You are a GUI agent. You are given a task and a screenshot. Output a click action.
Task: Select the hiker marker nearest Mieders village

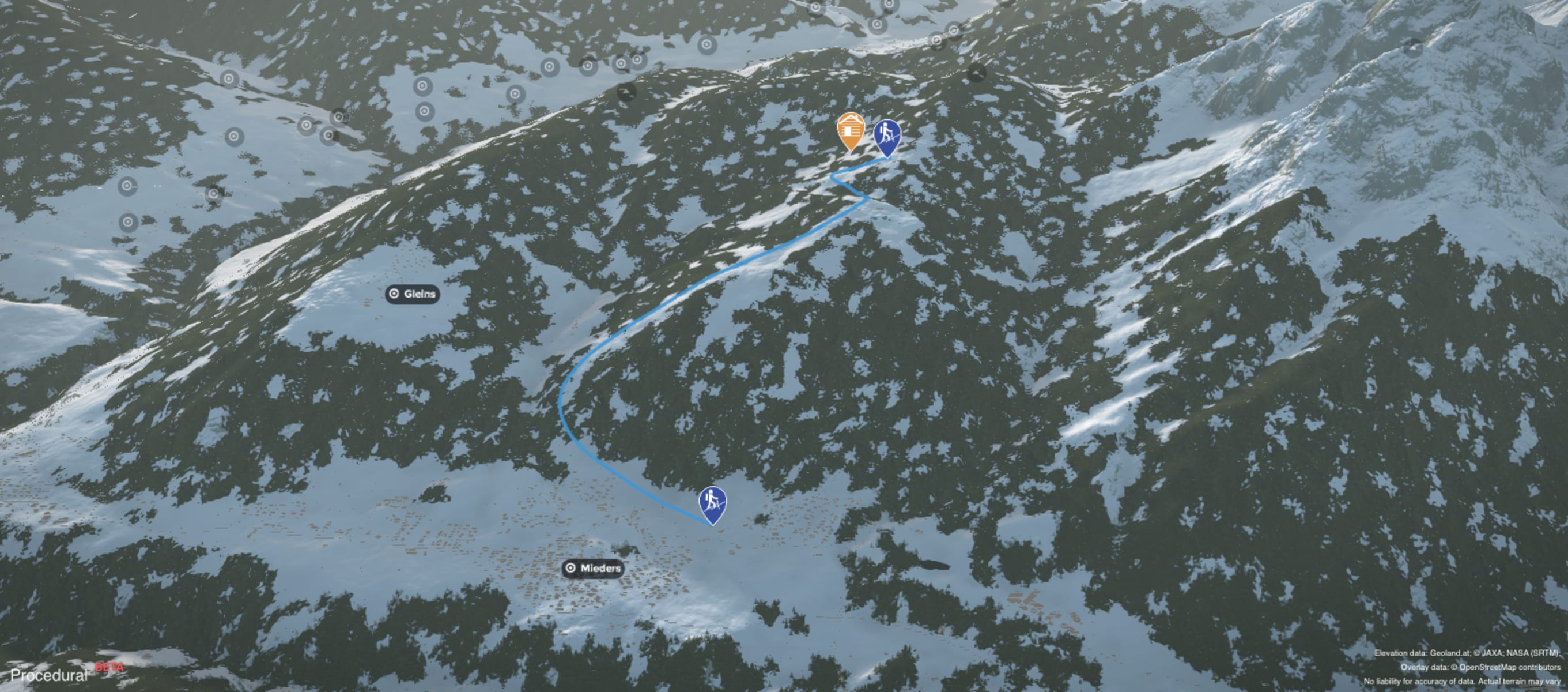click(712, 503)
